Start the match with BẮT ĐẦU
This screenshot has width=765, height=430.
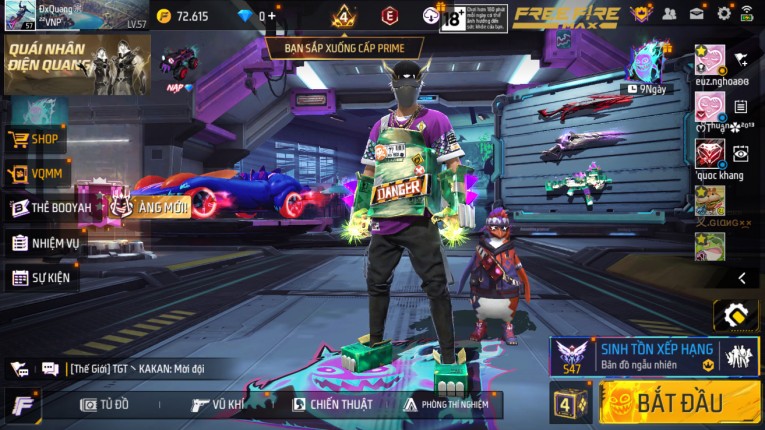click(680, 403)
